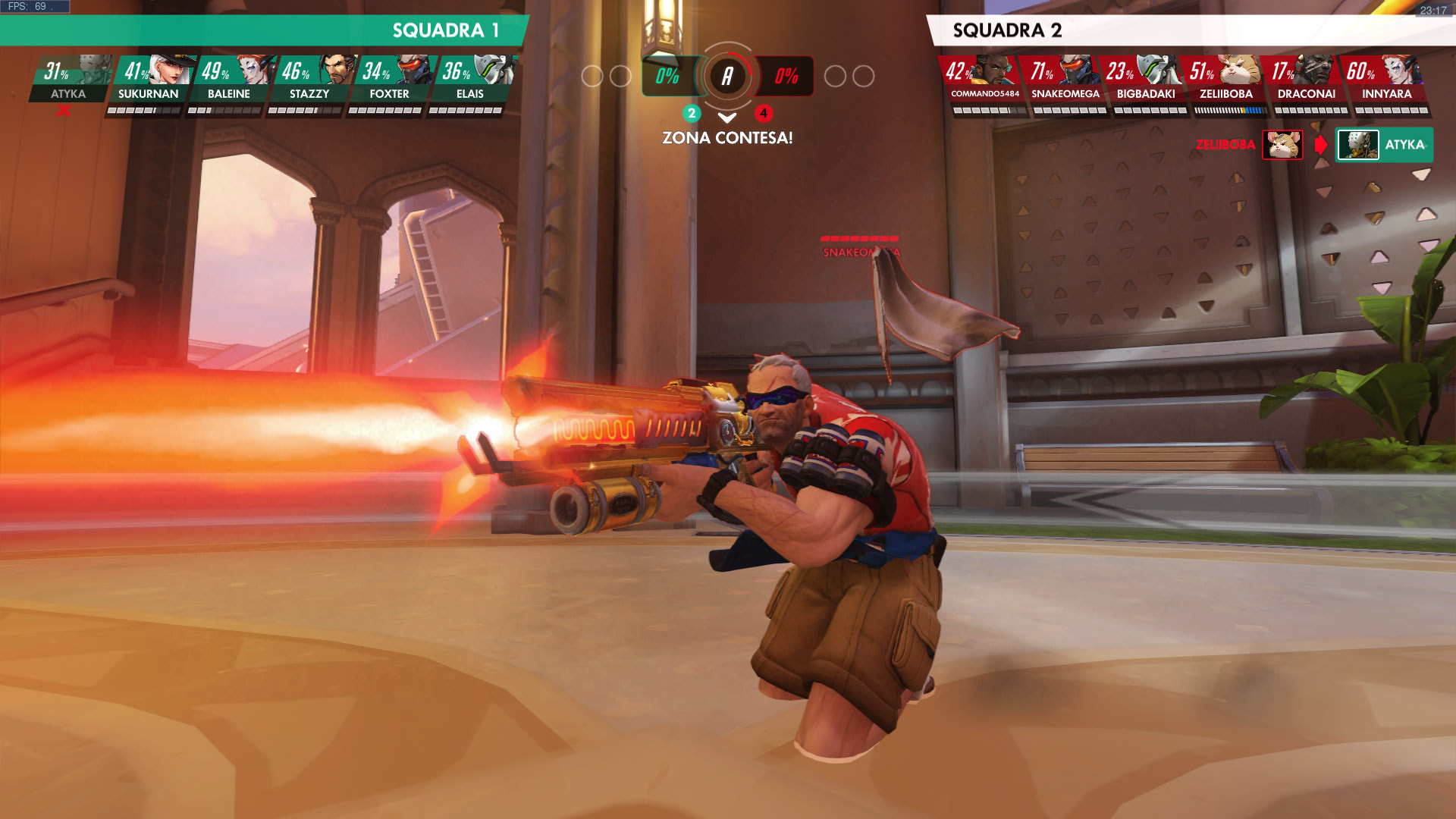
Task: Select FOXTER's player card
Action: click(390, 80)
